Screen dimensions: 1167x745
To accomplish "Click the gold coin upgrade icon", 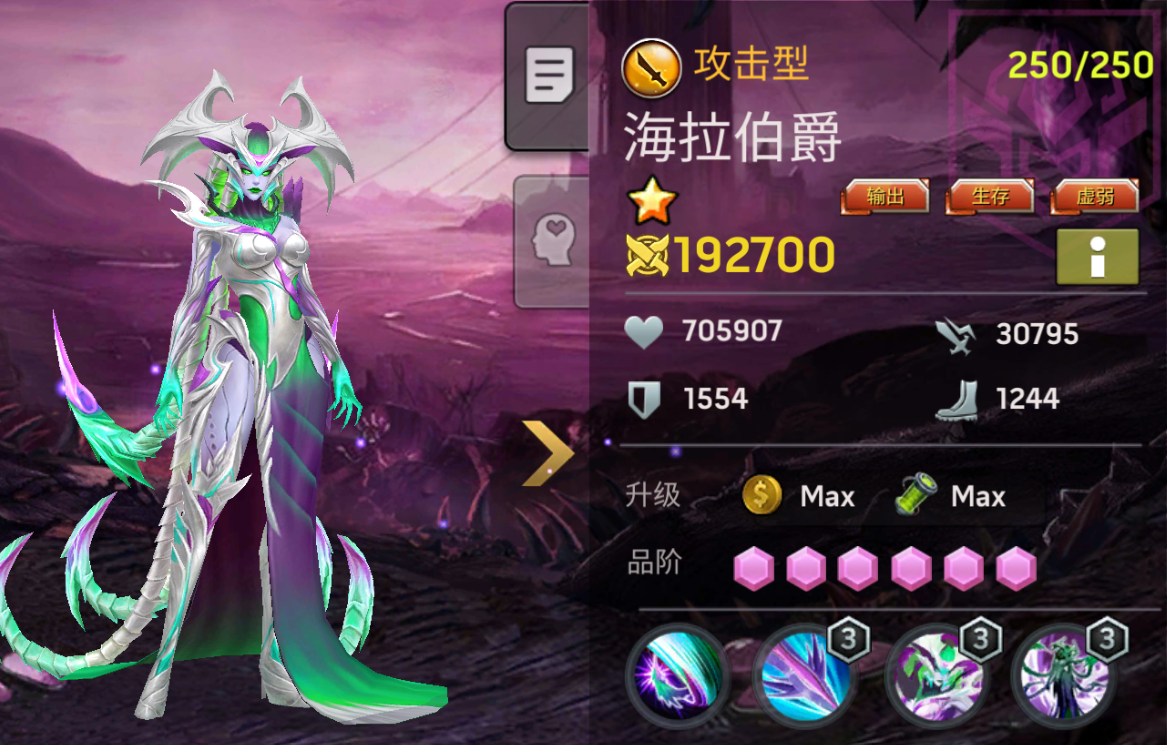I will coord(762,495).
